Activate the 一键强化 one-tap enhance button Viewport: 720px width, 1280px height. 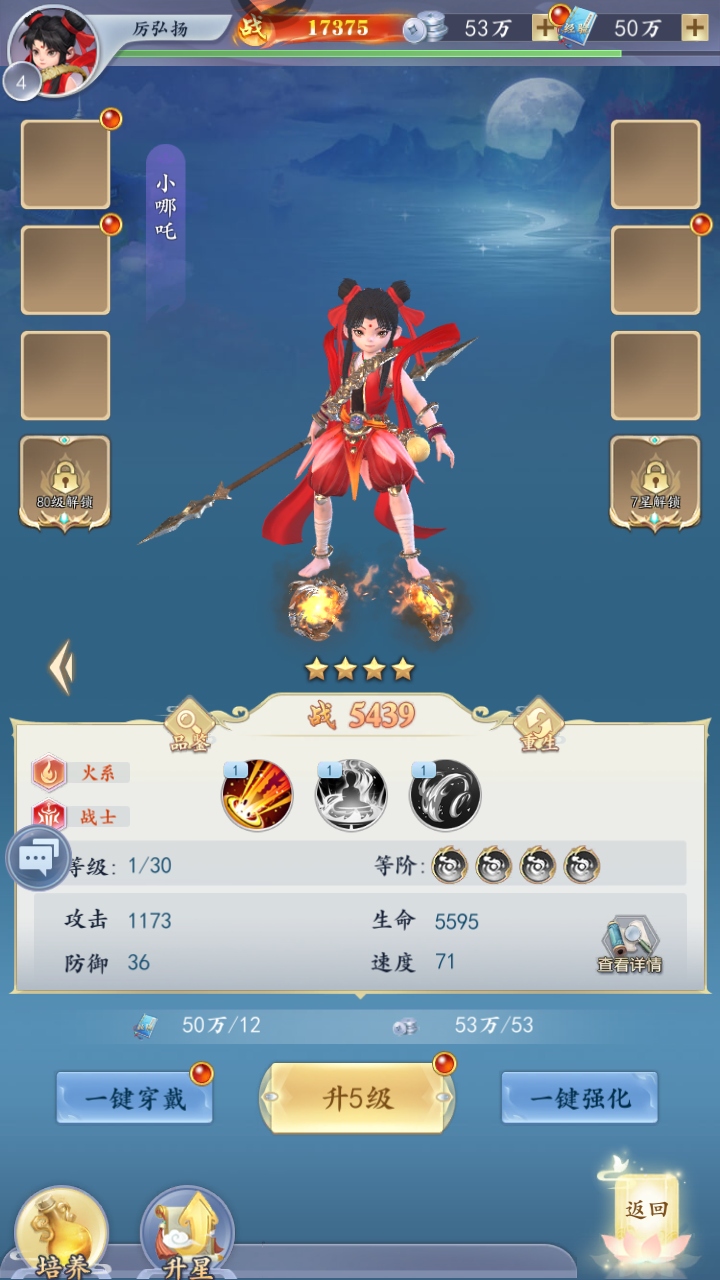579,1098
